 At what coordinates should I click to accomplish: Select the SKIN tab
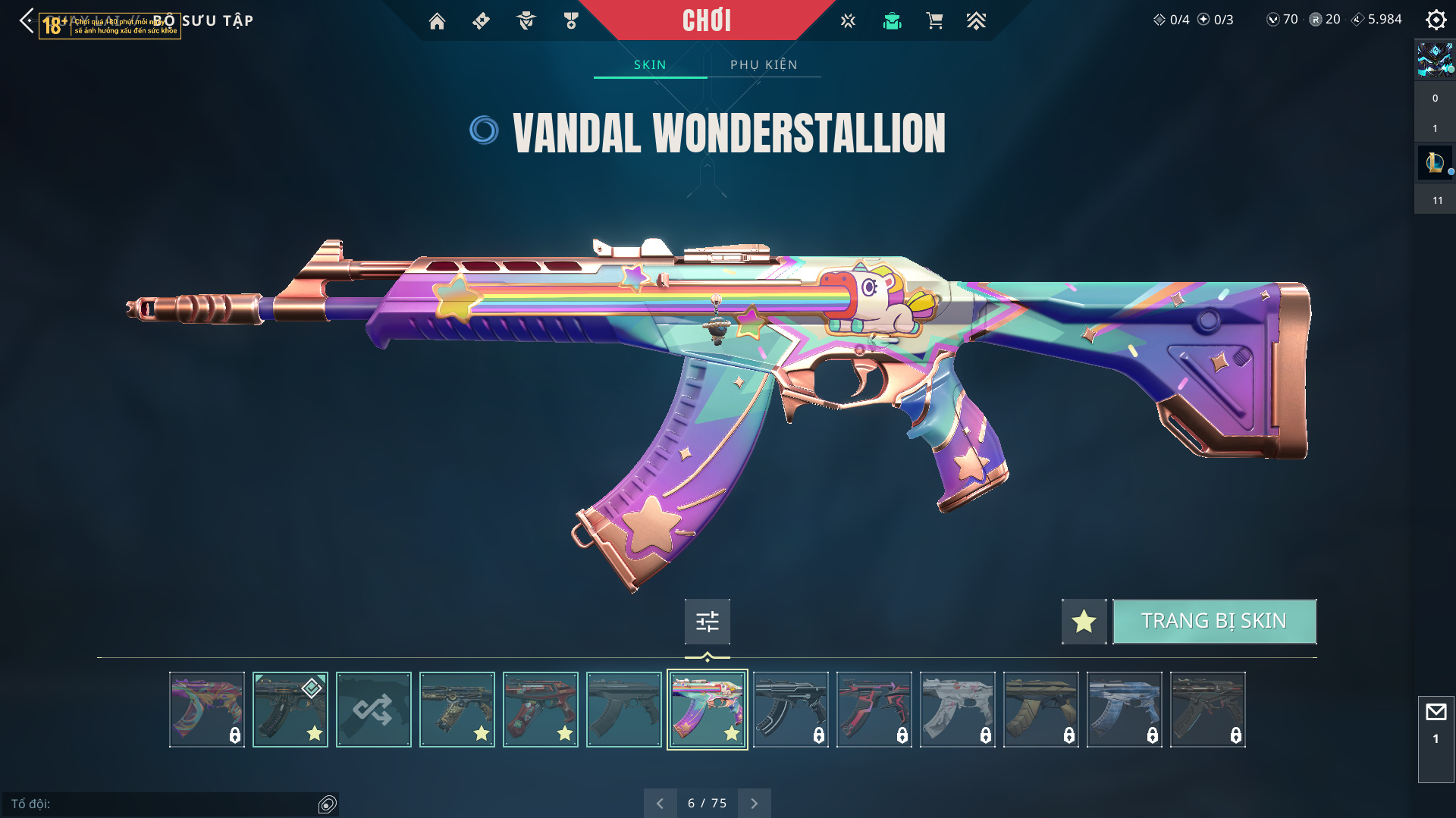pos(650,64)
